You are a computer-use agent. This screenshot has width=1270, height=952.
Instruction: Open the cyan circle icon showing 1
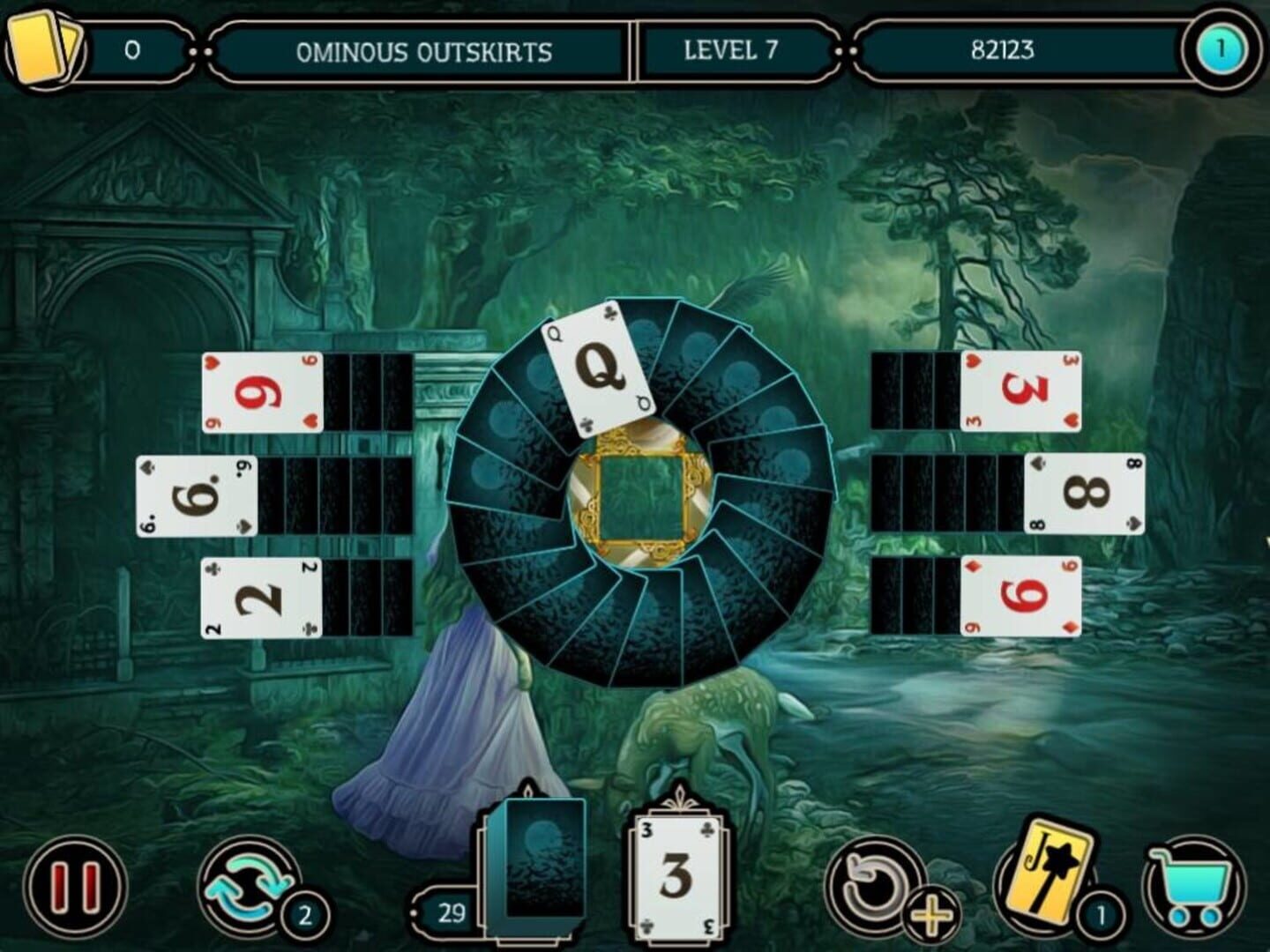[x=1219, y=49]
